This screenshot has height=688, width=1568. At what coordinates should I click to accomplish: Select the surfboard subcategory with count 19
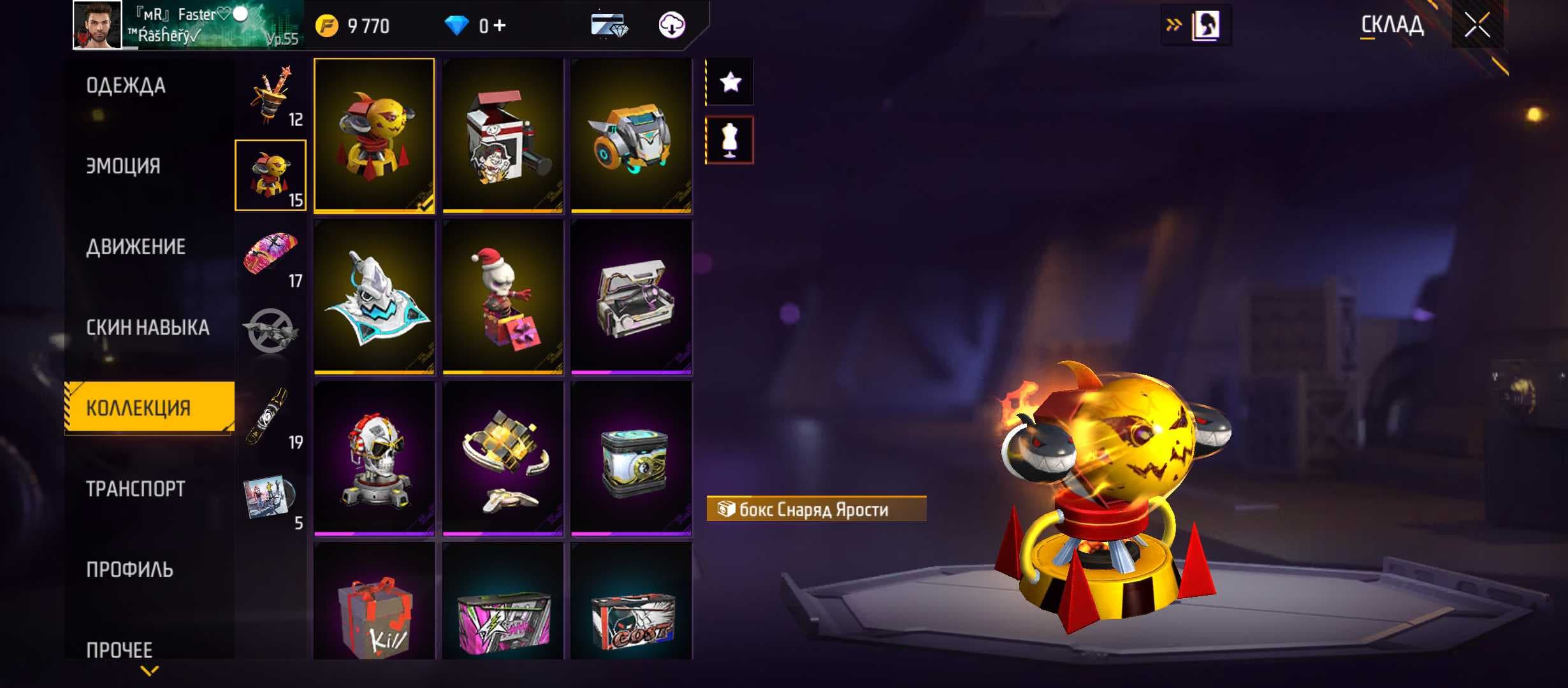[x=271, y=417]
